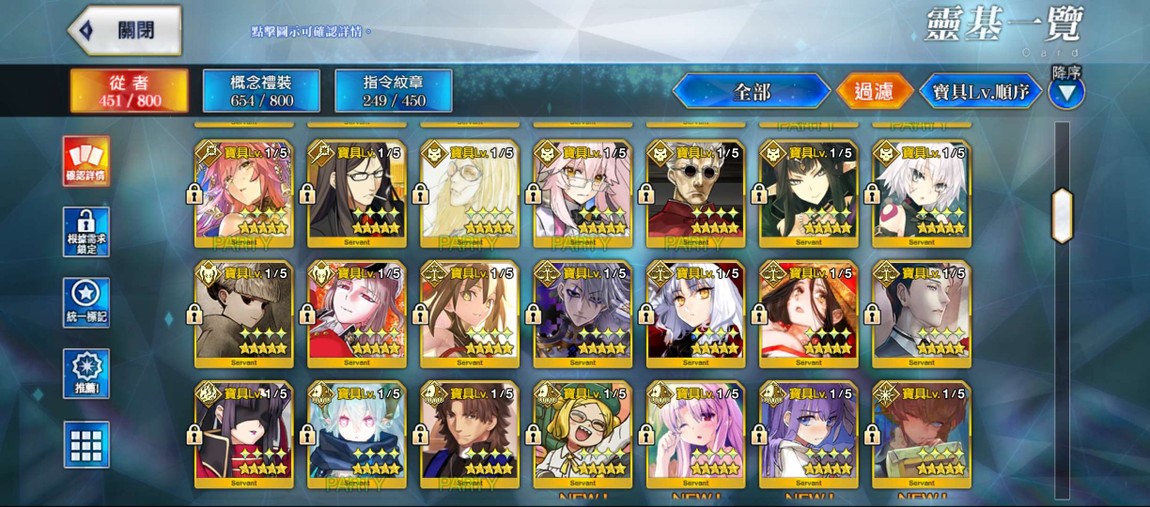Change the grid layout view

[86, 444]
